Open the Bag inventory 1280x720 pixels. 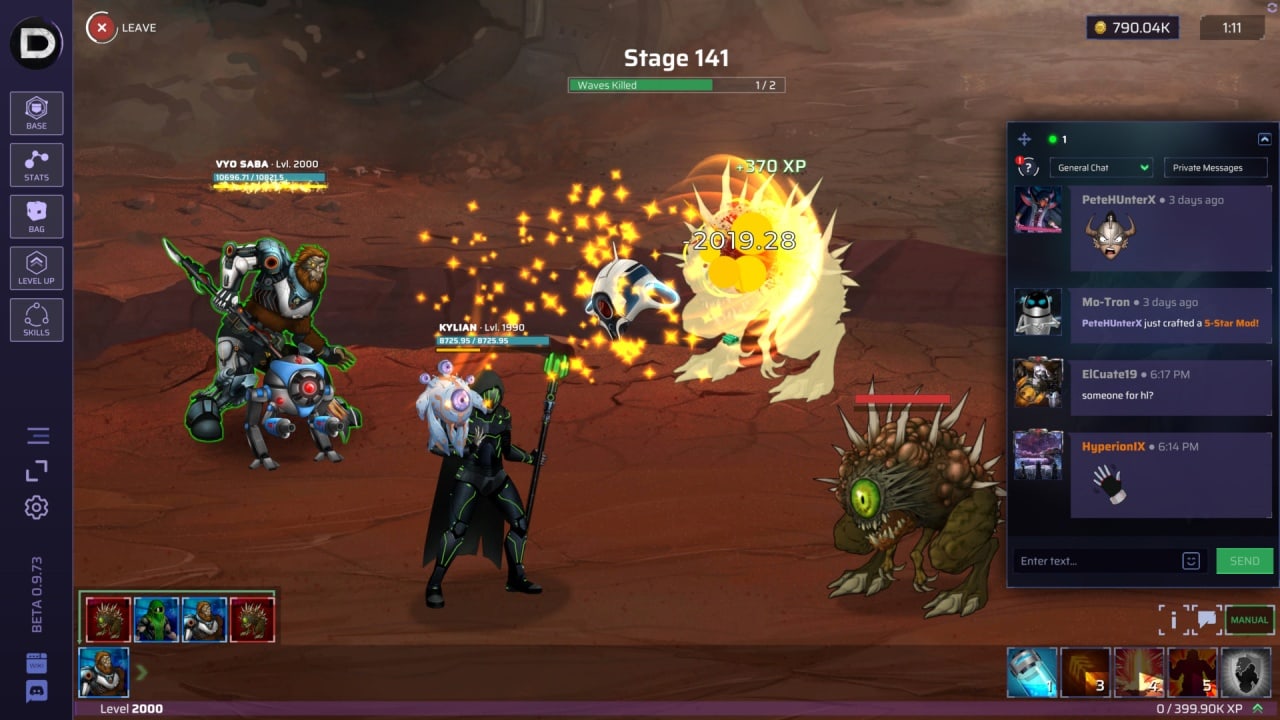point(37,216)
